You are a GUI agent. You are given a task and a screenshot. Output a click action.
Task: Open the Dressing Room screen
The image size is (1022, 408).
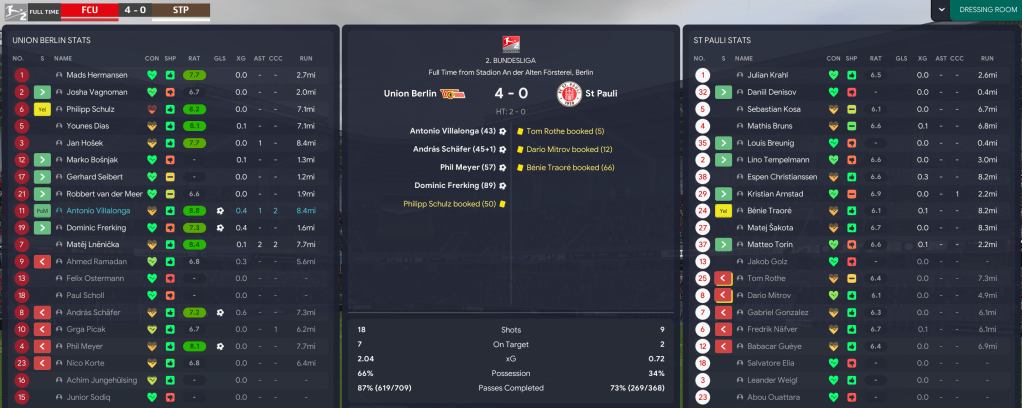click(985, 11)
